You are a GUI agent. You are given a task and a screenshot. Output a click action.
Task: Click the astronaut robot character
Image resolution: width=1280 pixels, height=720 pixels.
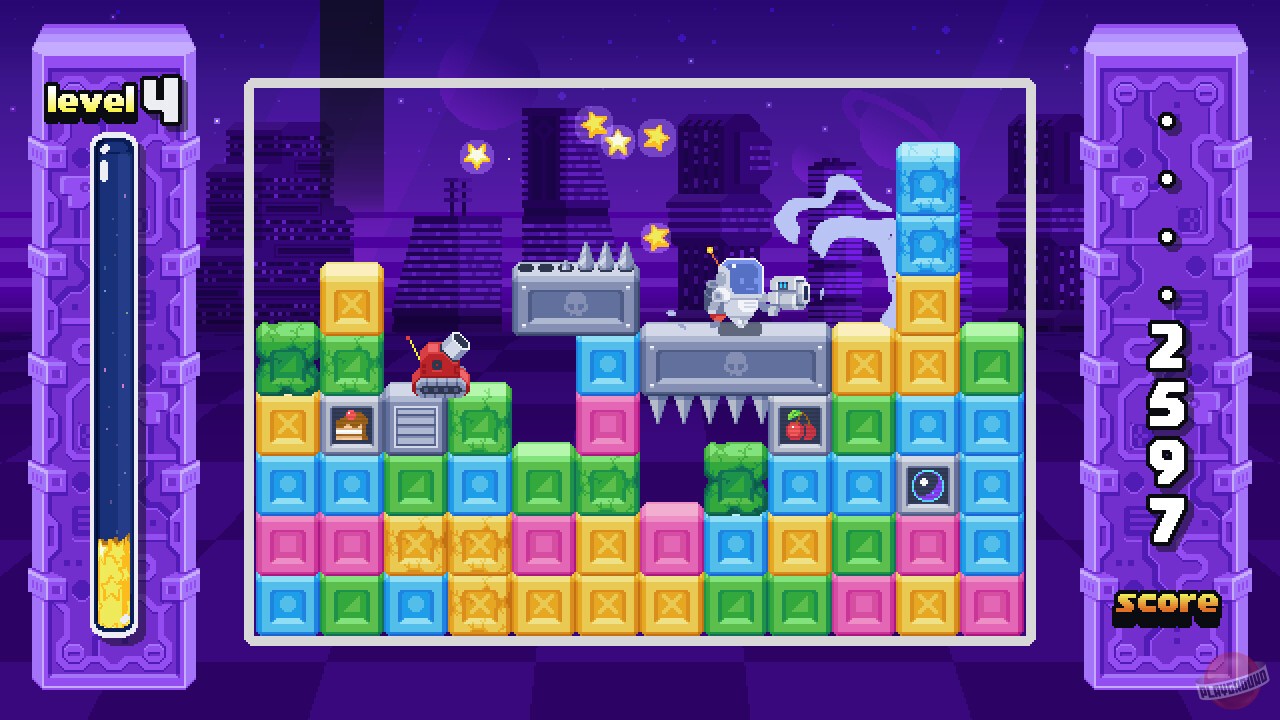click(740, 290)
